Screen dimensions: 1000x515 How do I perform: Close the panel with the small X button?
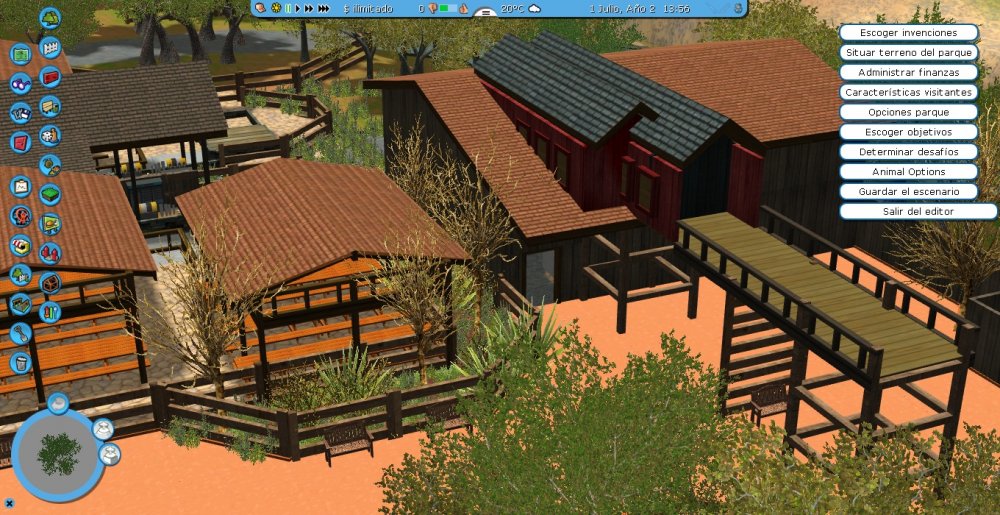pos(8,502)
